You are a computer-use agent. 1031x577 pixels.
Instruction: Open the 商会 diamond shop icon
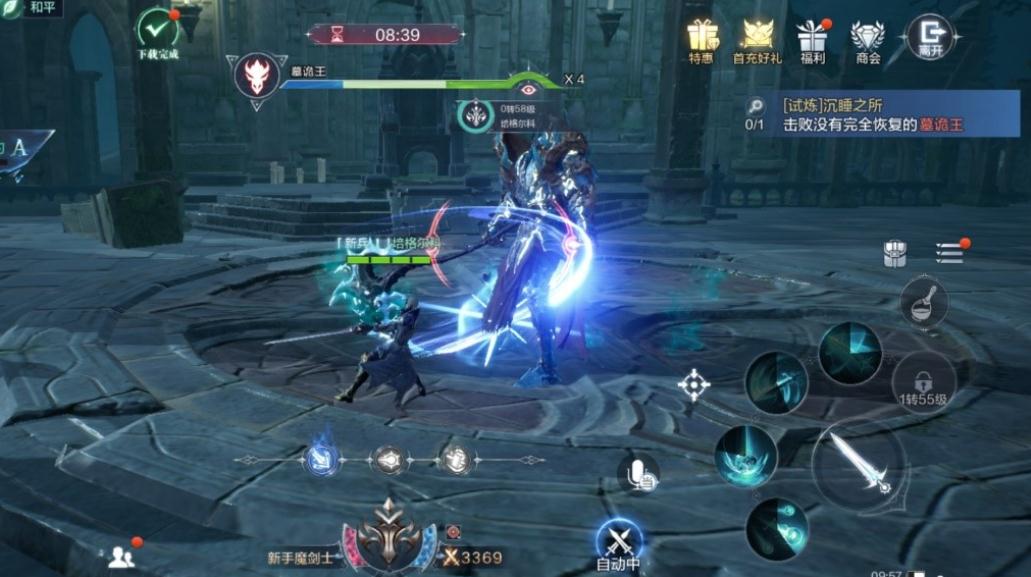(x=867, y=37)
